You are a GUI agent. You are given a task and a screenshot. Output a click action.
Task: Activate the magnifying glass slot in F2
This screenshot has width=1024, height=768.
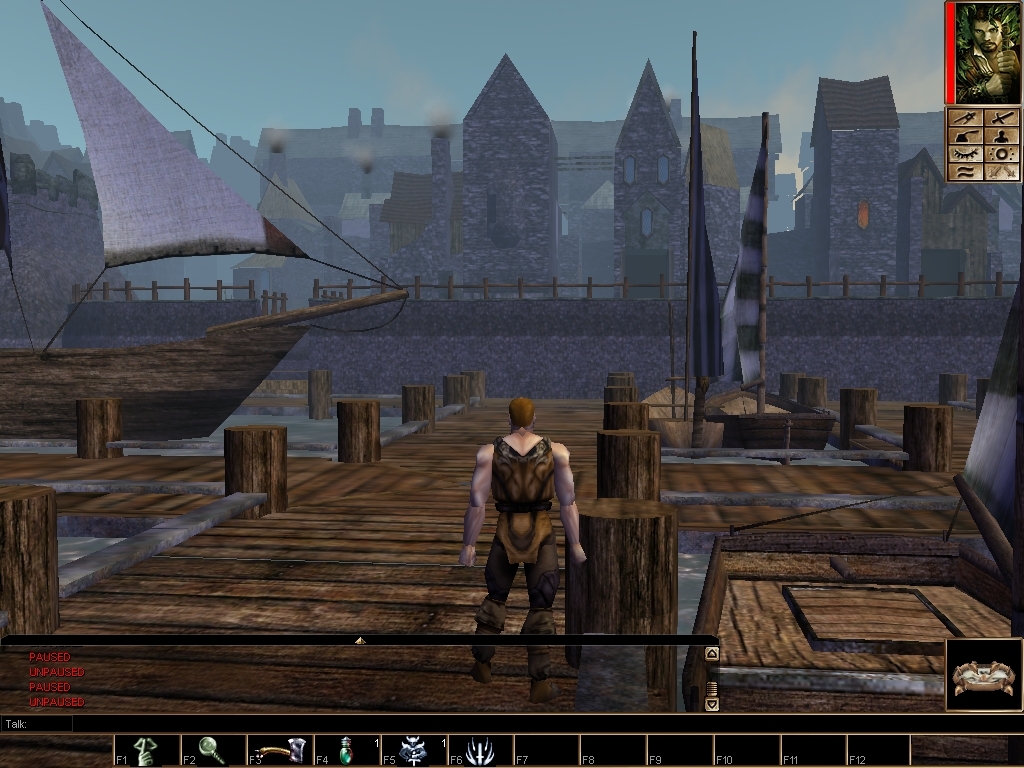212,750
